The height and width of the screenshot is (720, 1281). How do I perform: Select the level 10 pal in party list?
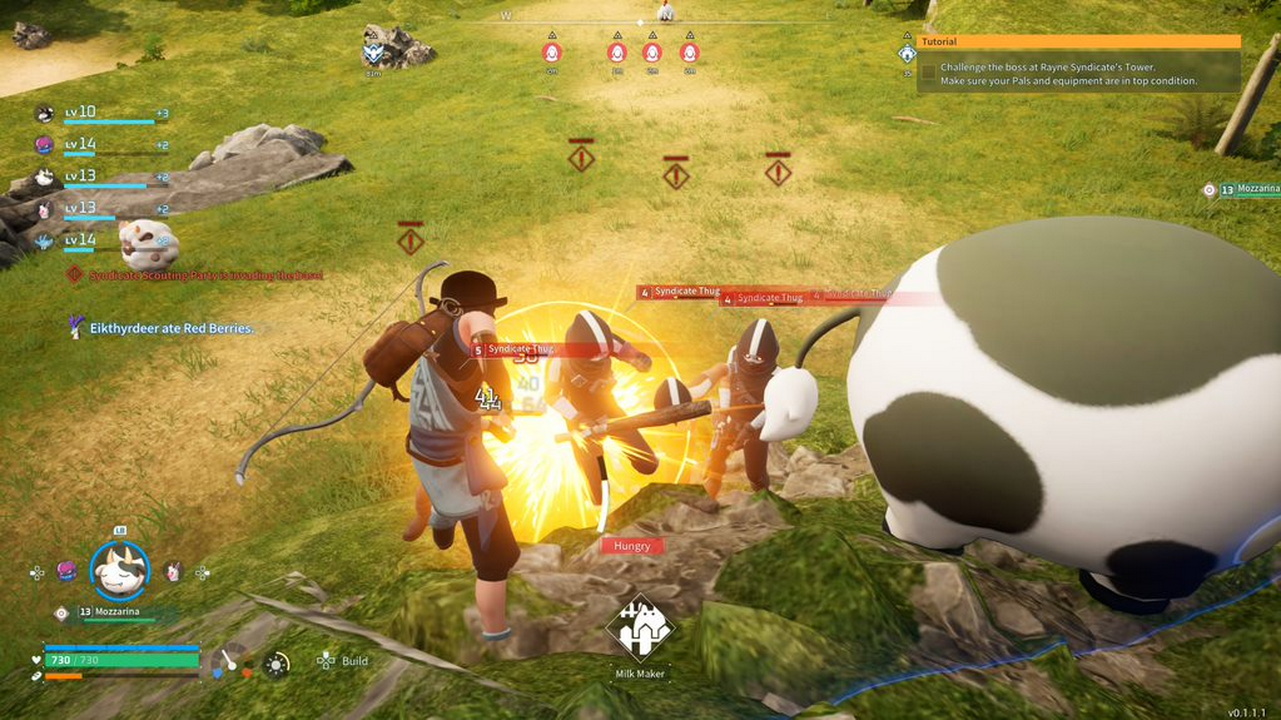coord(45,114)
